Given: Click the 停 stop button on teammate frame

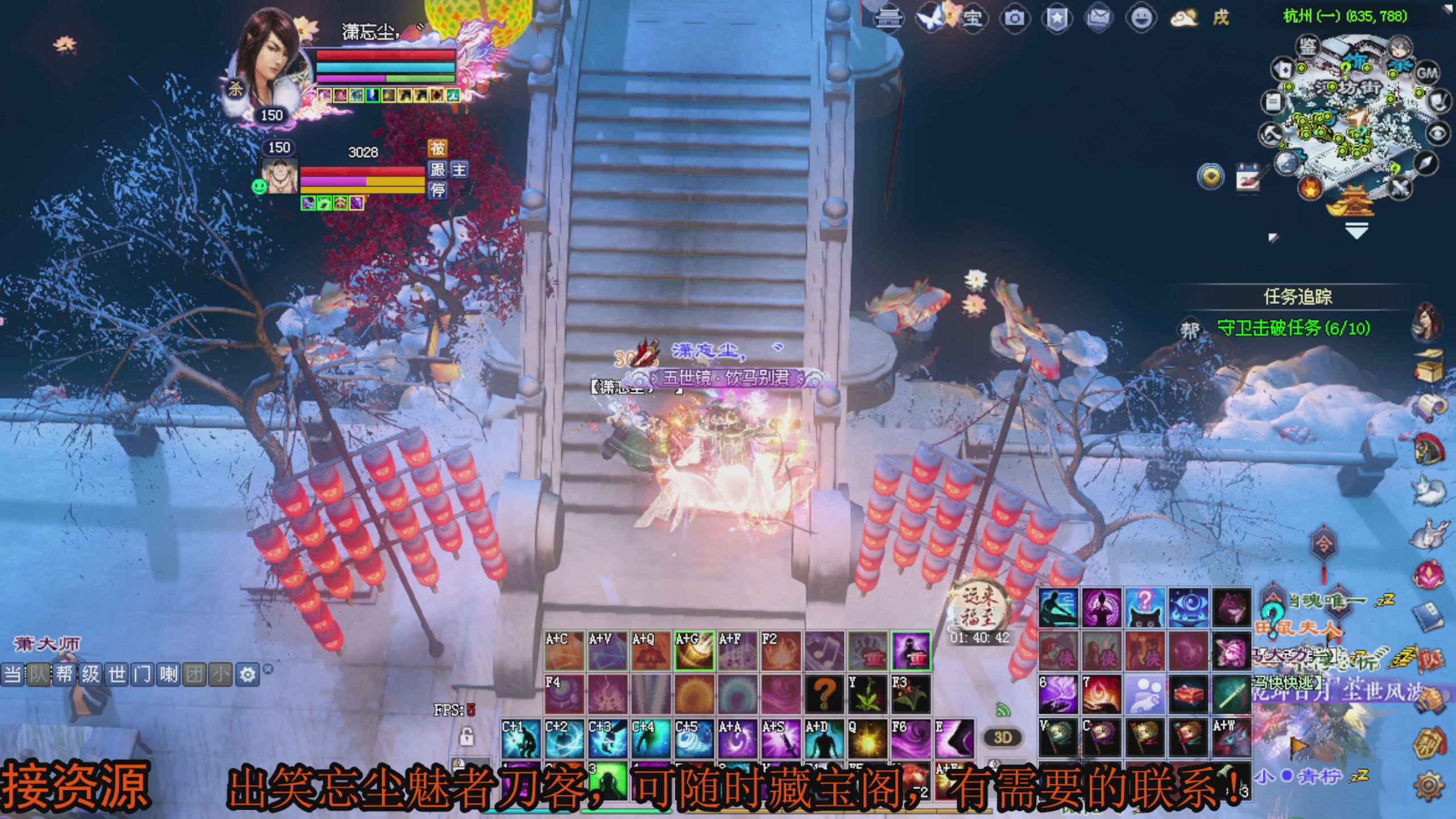Looking at the screenshot, I should 437,190.
